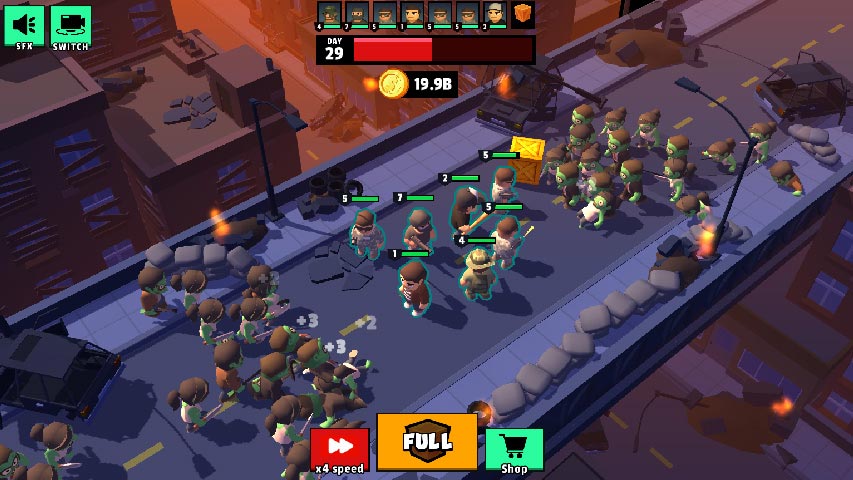This screenshot has width=853, height=480.
Task: Toggle the SFX sound button
Action: point(24,24)
